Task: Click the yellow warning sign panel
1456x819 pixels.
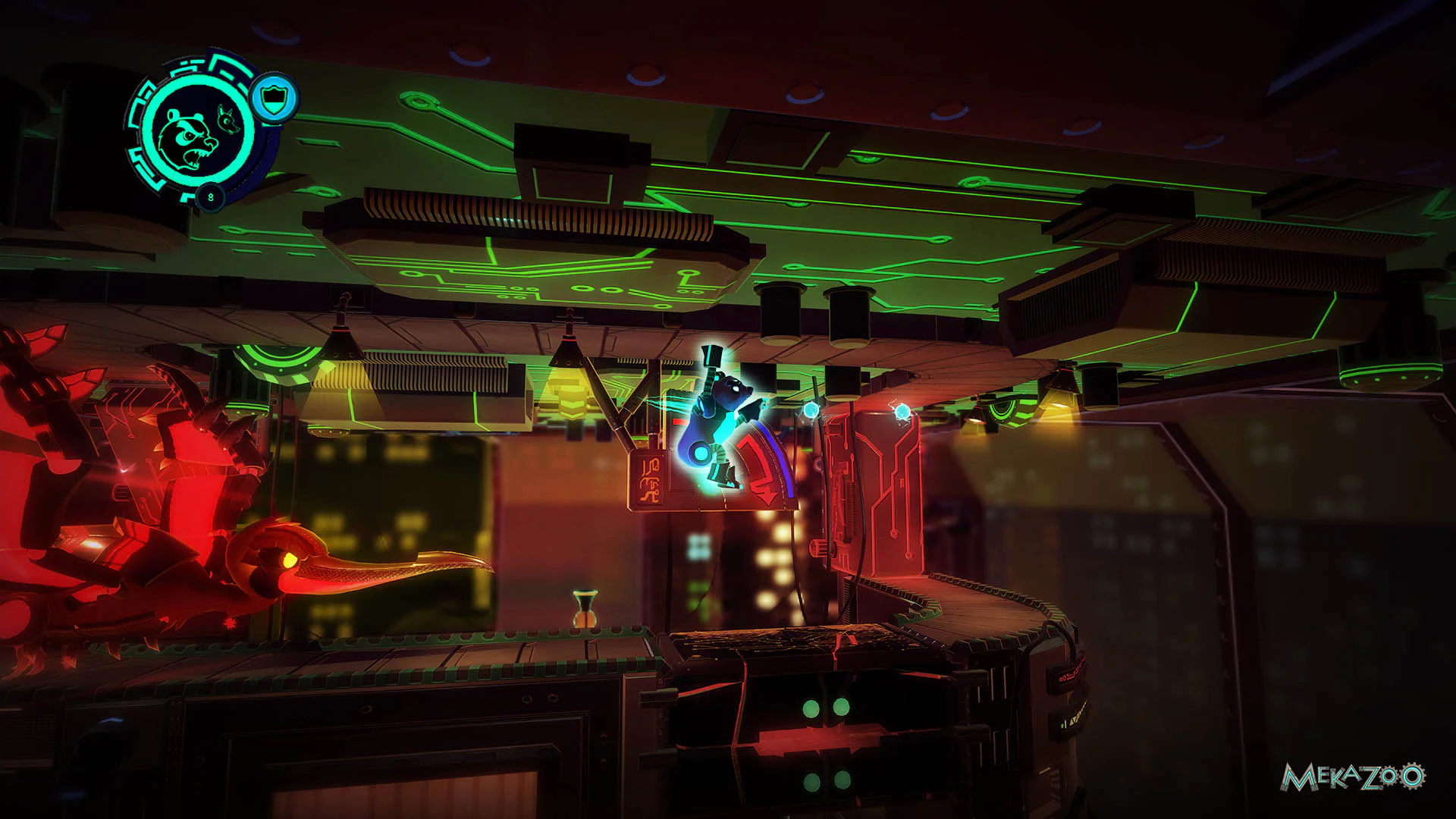Action: pos(651,478)
